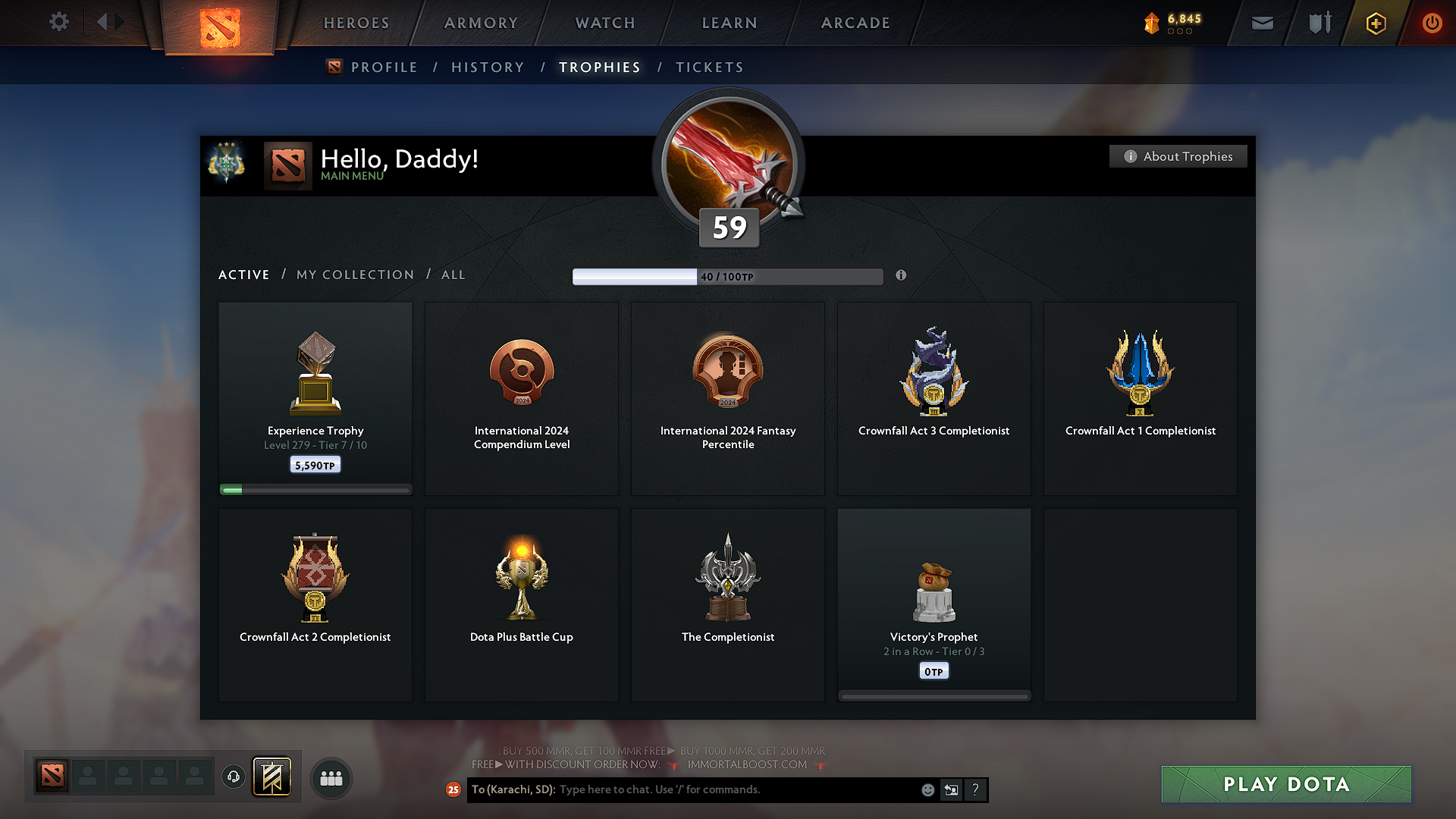
Task: Toggle voice chat with the headset icon
Action: coord(233,777)
